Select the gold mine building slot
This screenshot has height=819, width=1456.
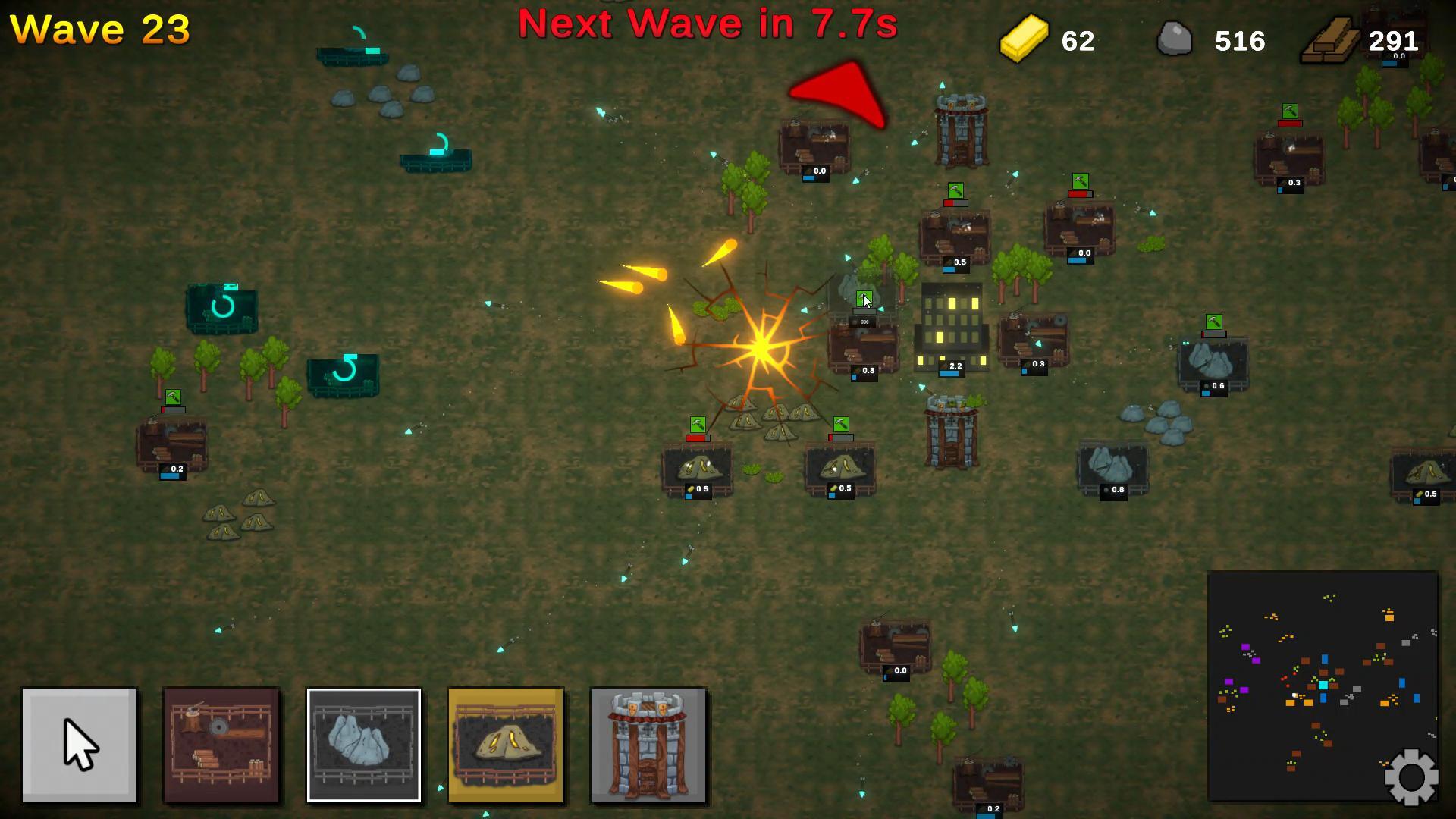506,745
